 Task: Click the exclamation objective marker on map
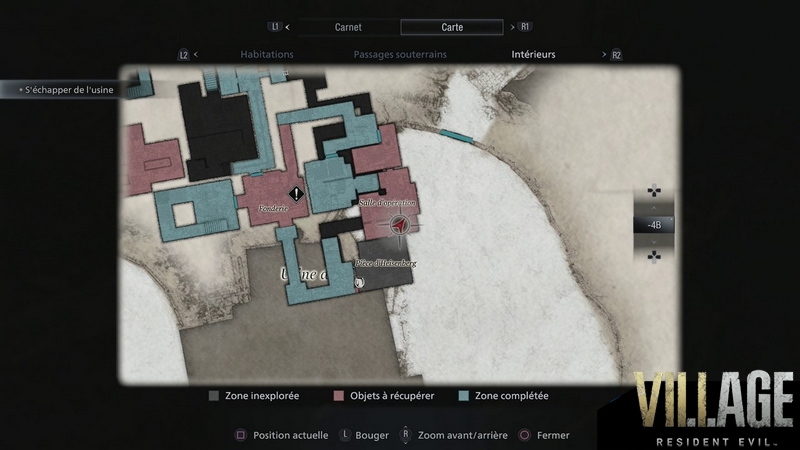(x=296, y=193)
